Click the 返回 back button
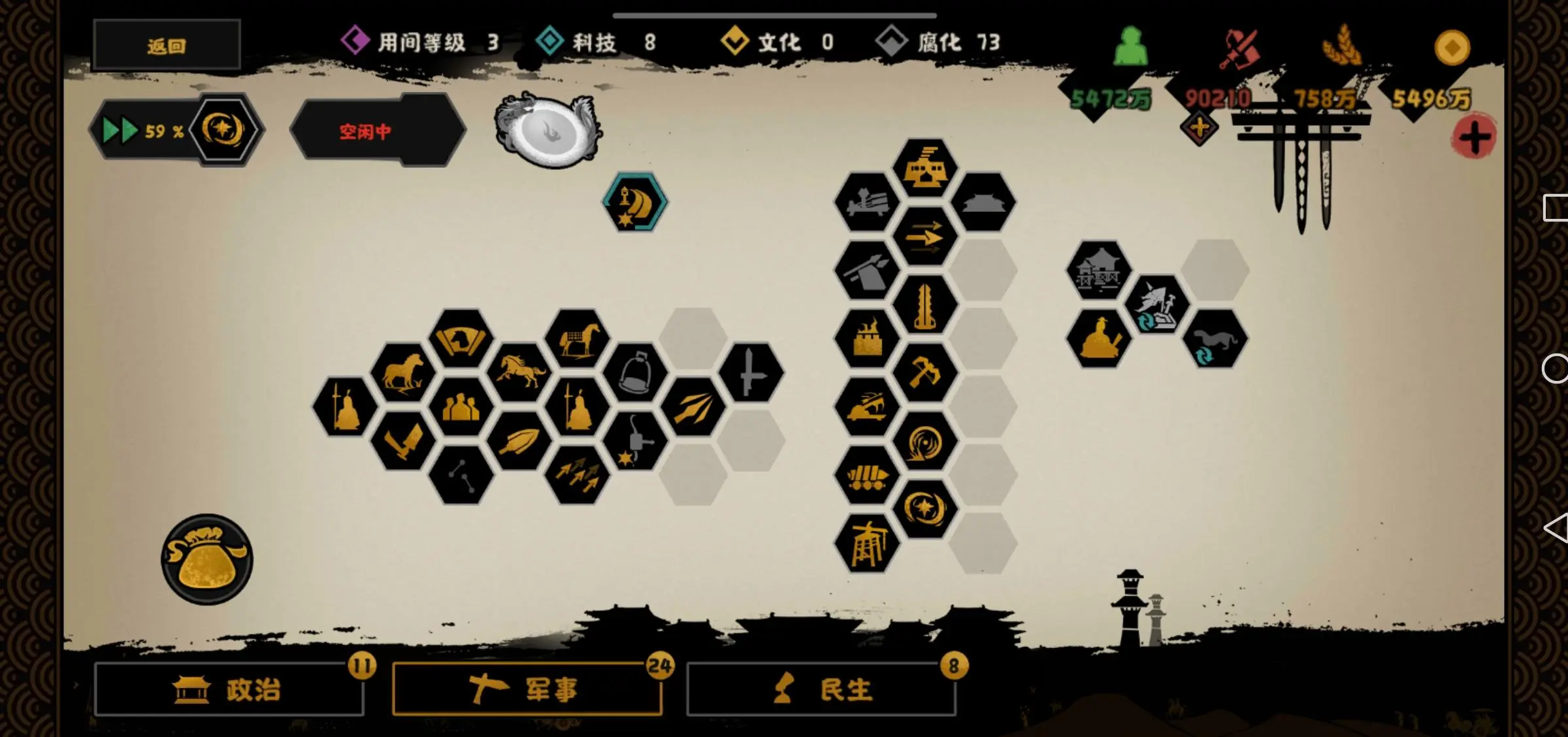Screen dimensions: 1568x737 tap(167, 46)
